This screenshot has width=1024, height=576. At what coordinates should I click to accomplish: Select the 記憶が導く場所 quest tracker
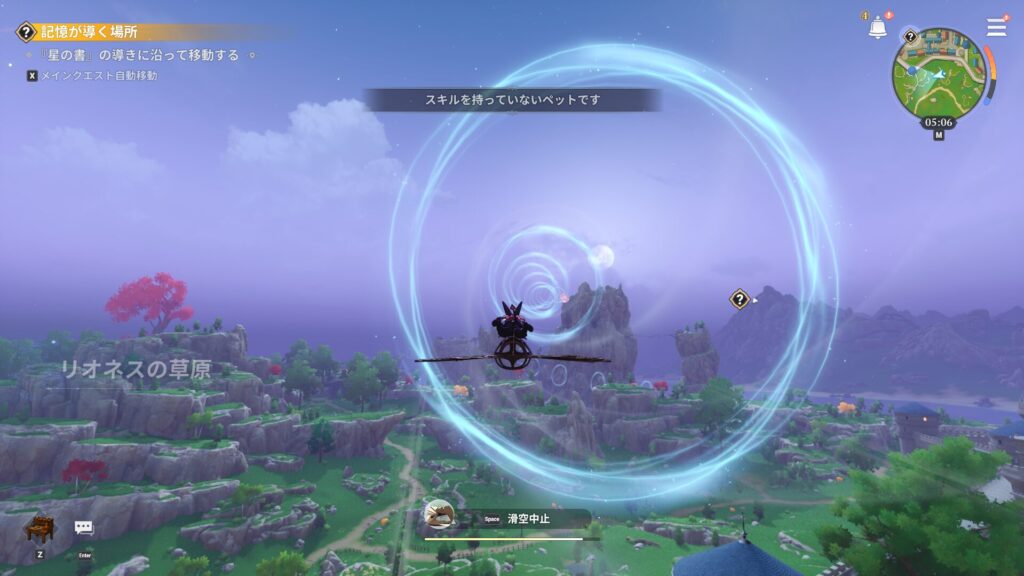coord(90,32)
